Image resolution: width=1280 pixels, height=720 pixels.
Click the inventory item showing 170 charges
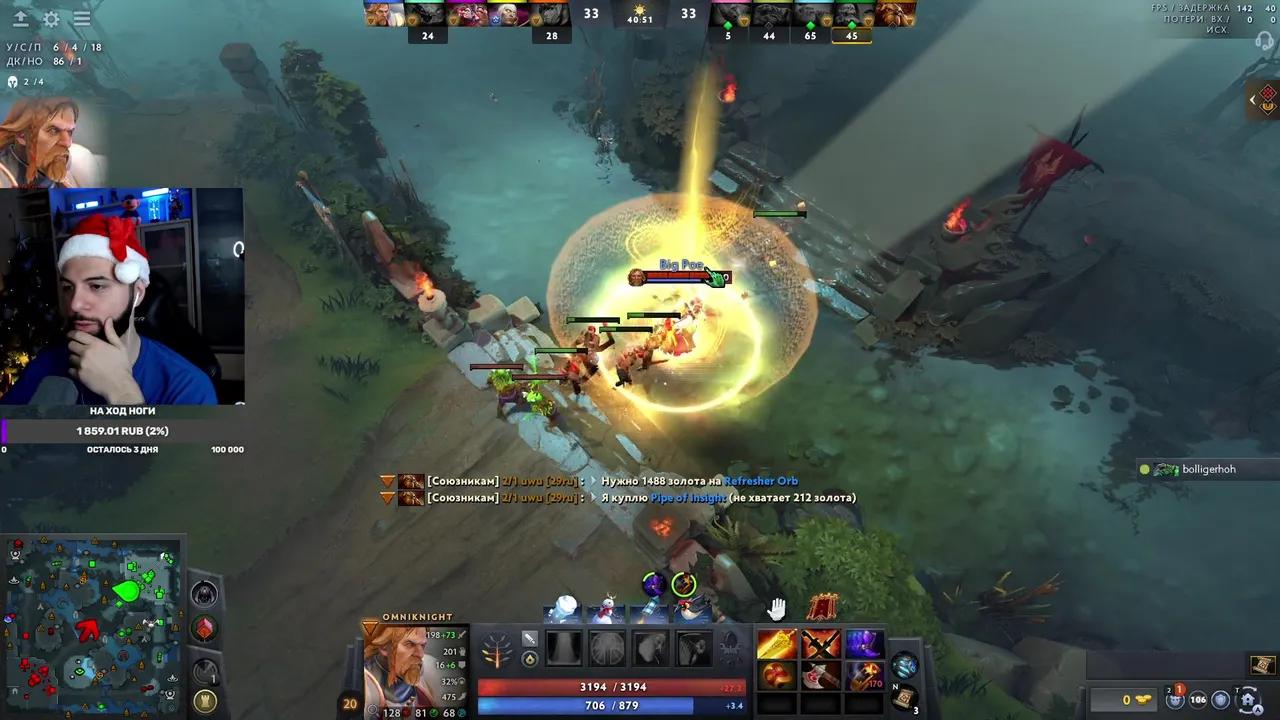(x=865, y=676)
